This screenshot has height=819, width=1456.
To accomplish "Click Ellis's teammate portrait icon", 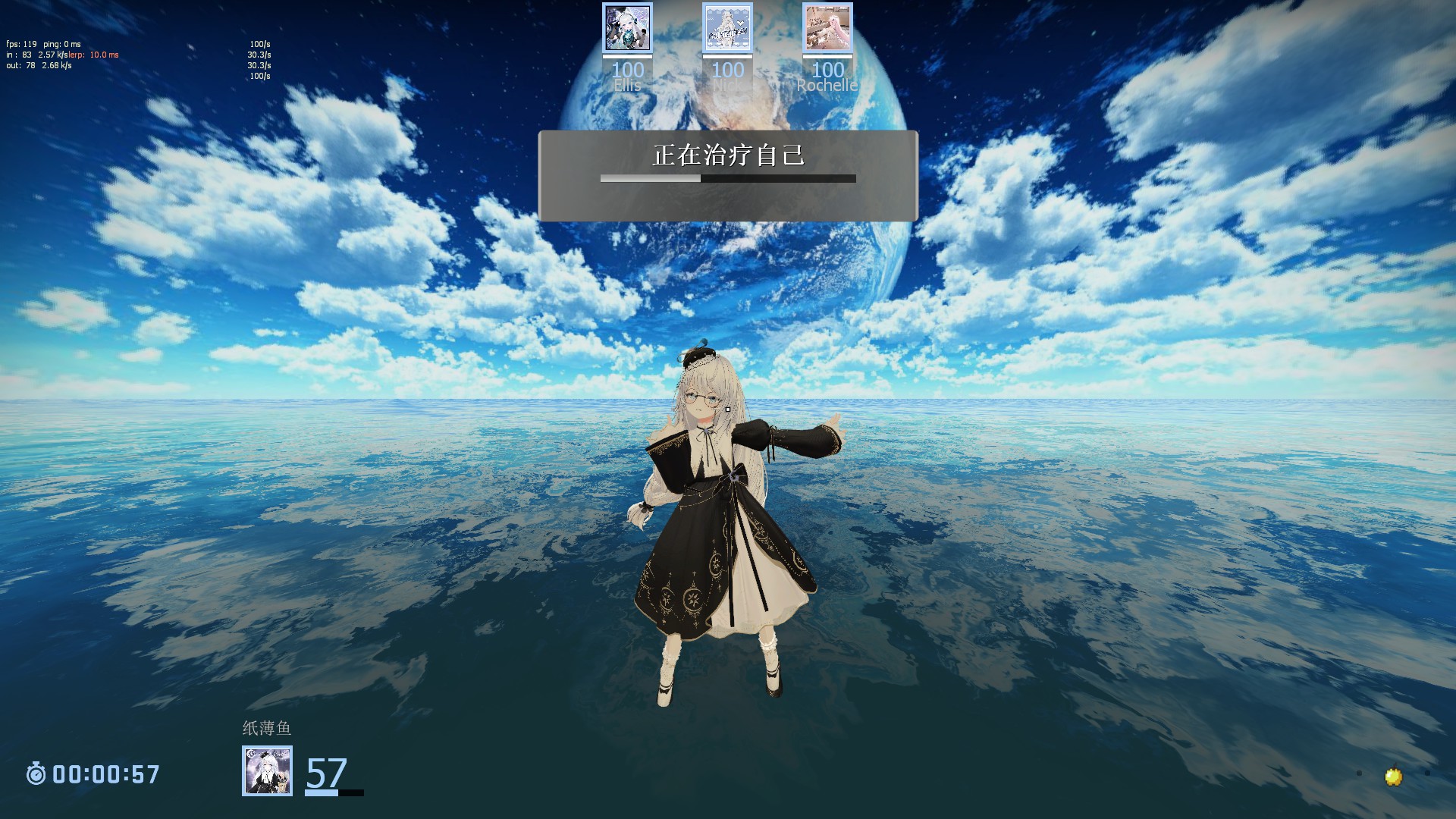I will point(627,28).
